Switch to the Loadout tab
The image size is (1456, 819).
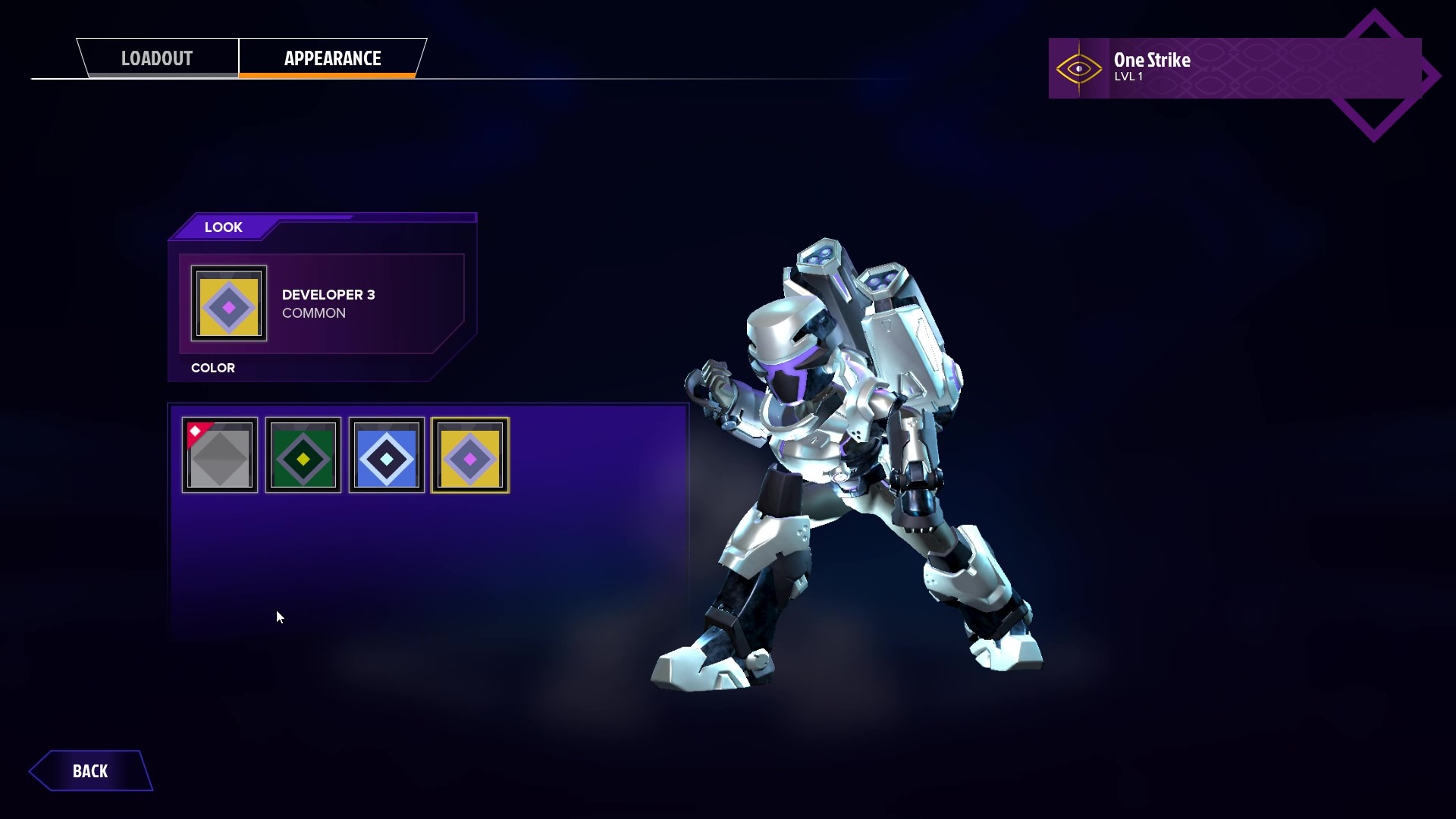click(x=158, y=58)
